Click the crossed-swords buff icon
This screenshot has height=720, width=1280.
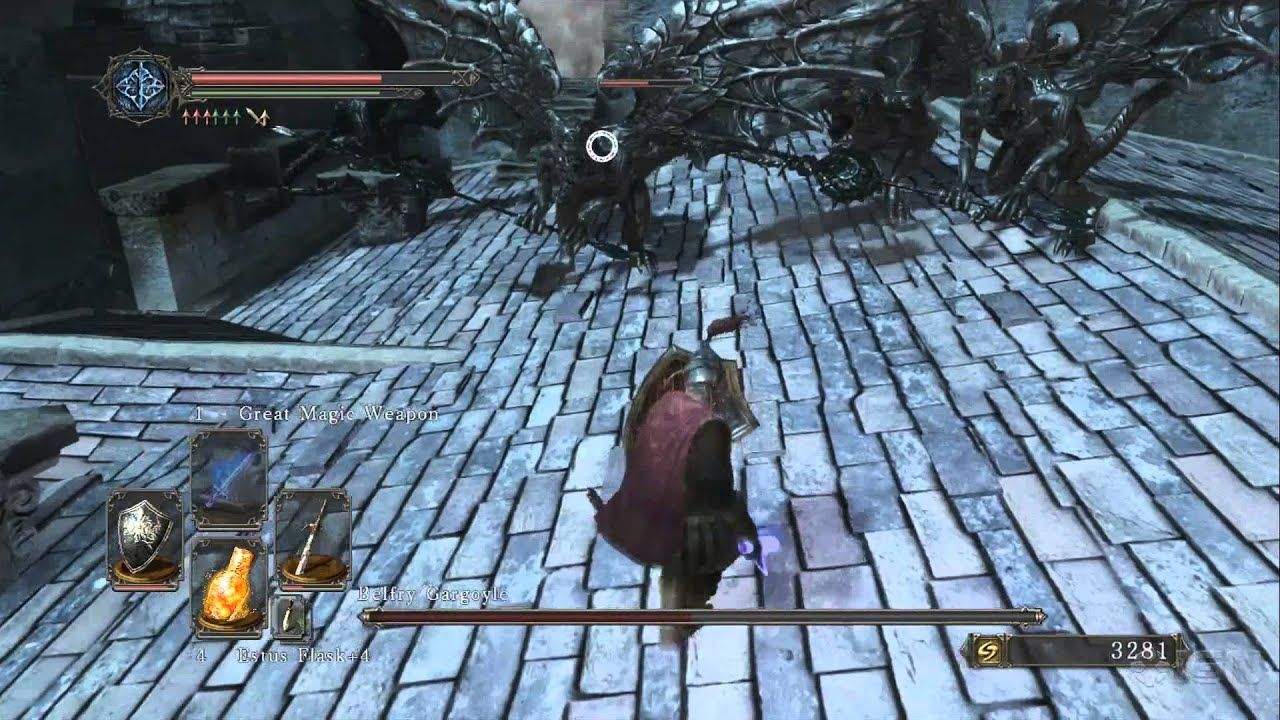click(255, 115)
